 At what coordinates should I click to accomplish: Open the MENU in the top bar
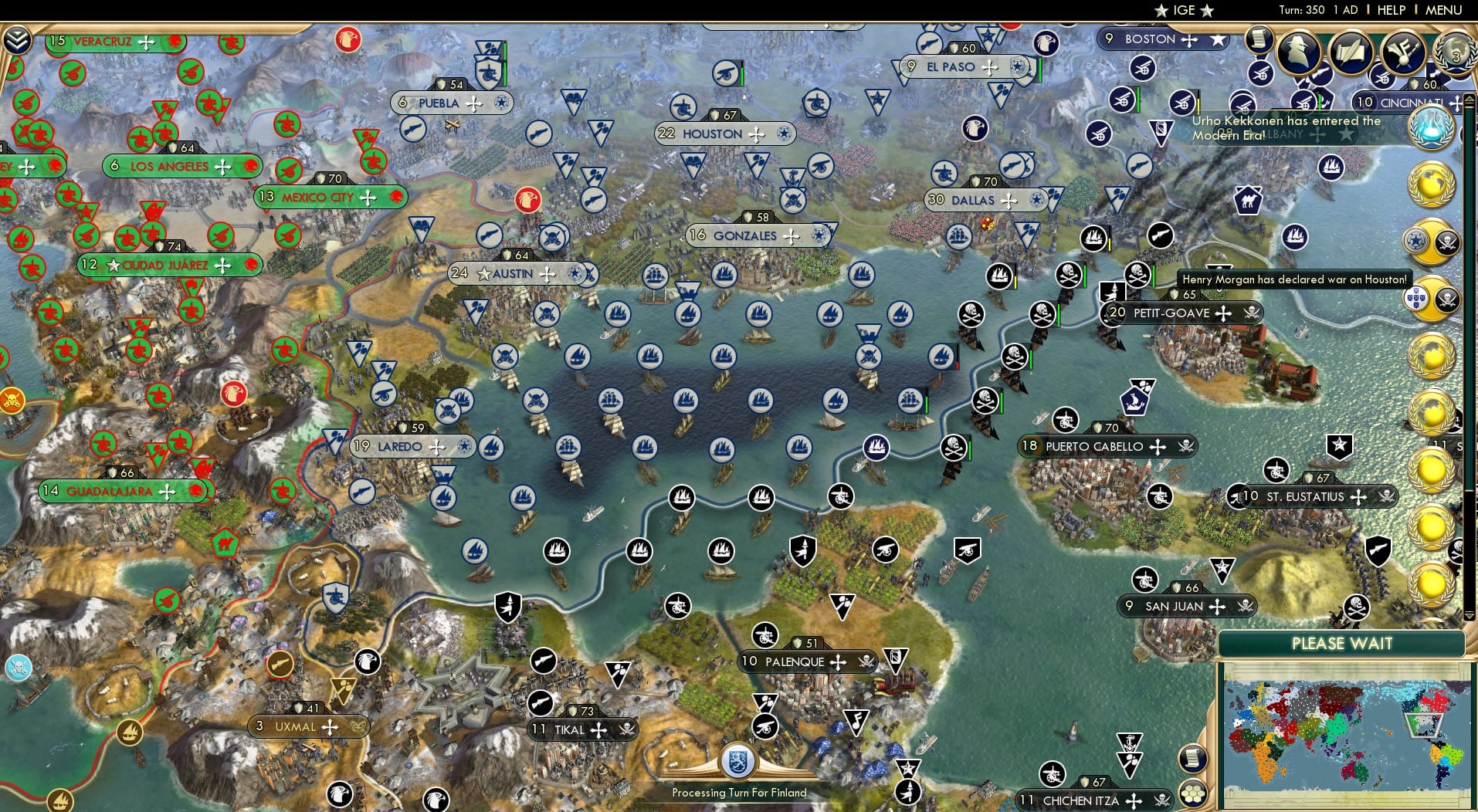pos(1445,10)
